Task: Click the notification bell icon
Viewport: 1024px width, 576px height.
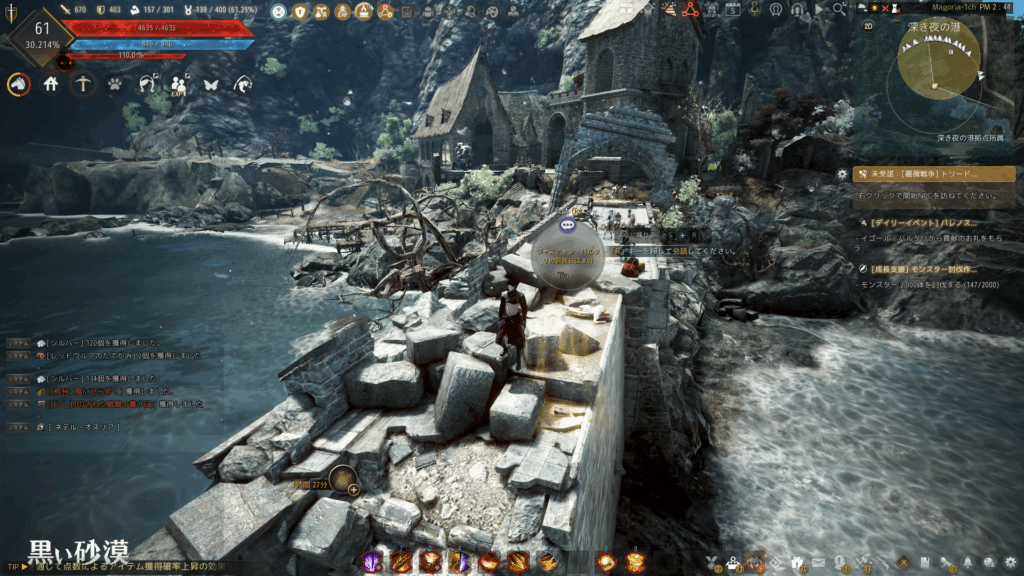Action: pos(969,562)
